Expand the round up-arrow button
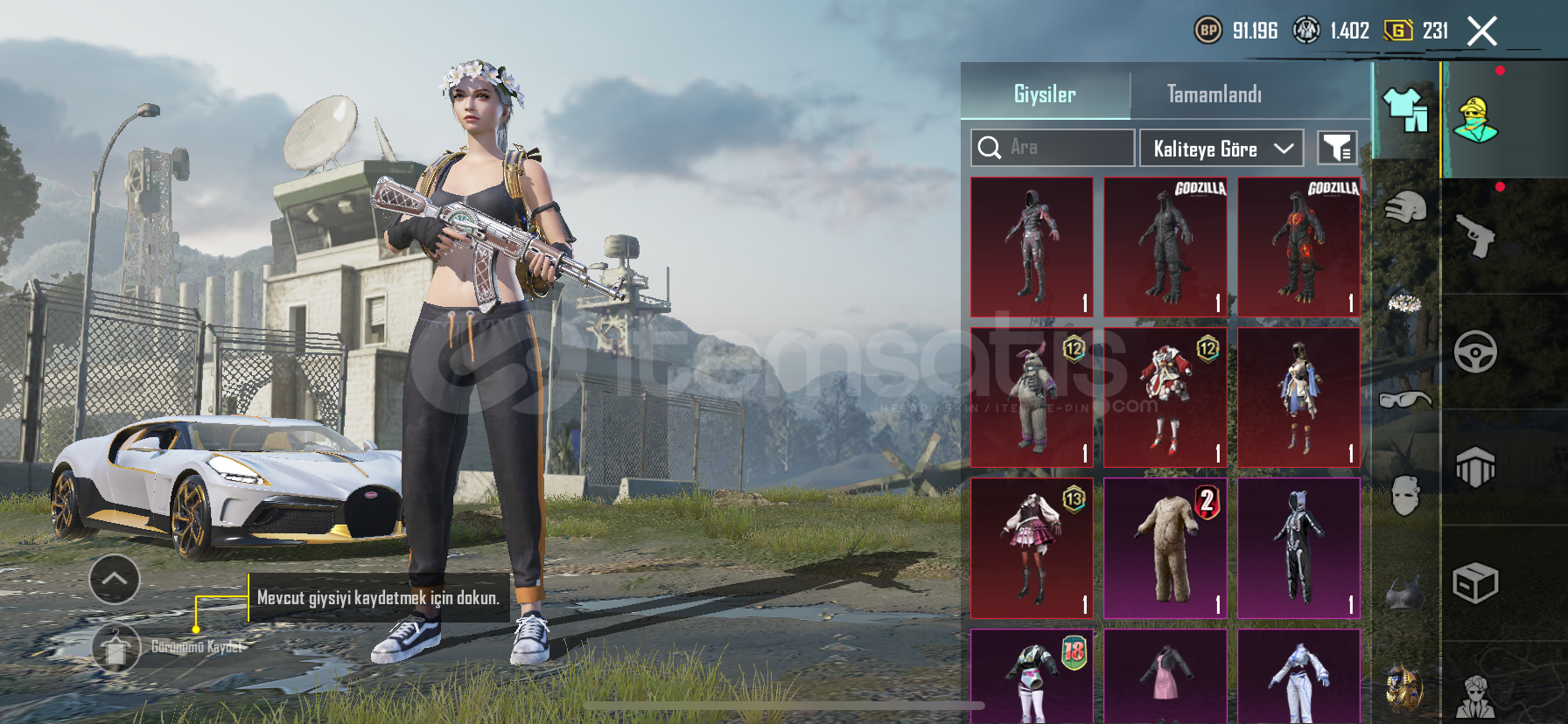Image resolution: width=1568 pixels, height=724 pixels. (115, 579)
